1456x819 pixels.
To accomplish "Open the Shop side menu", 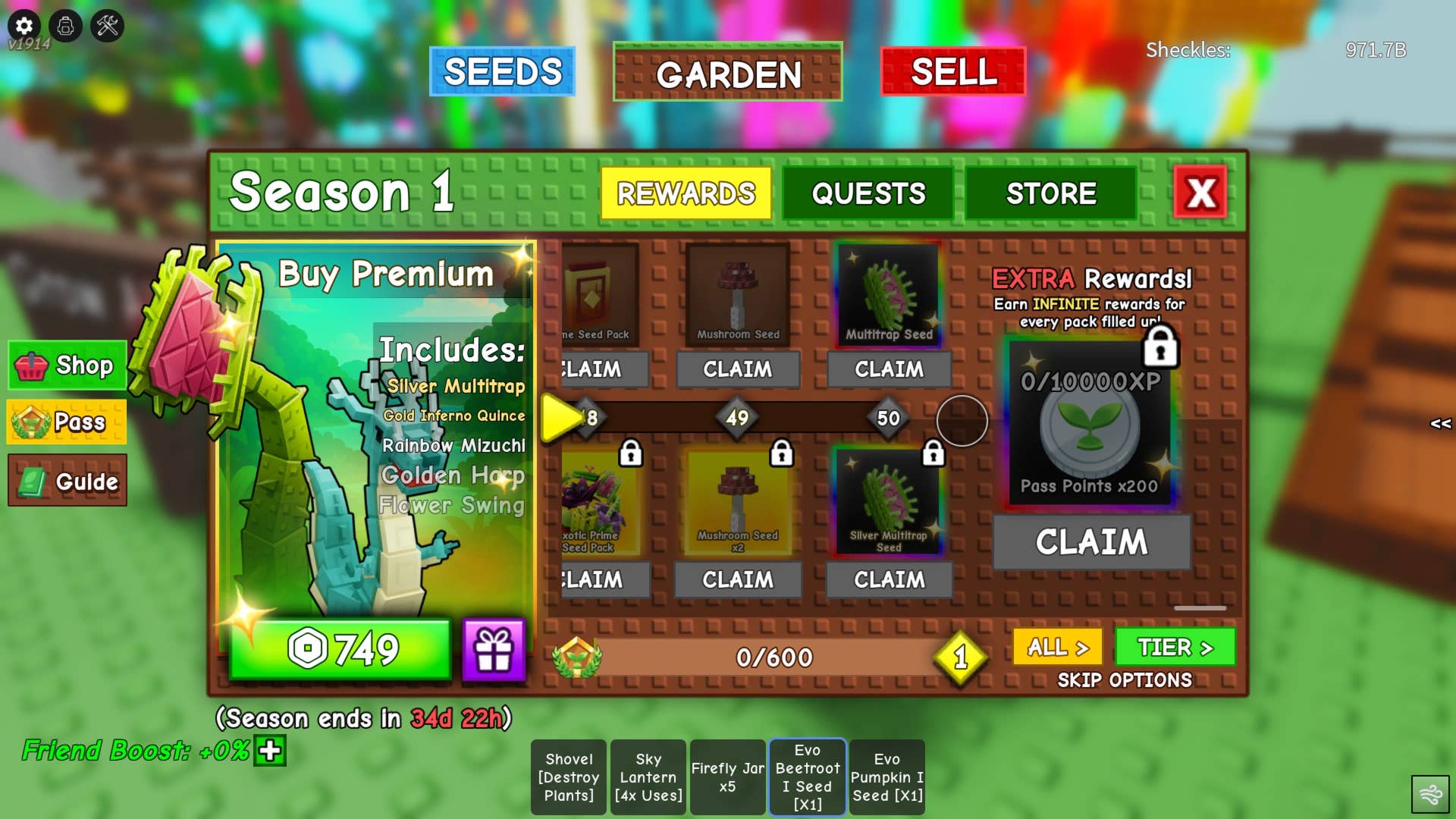I will [x=67, y=366].
